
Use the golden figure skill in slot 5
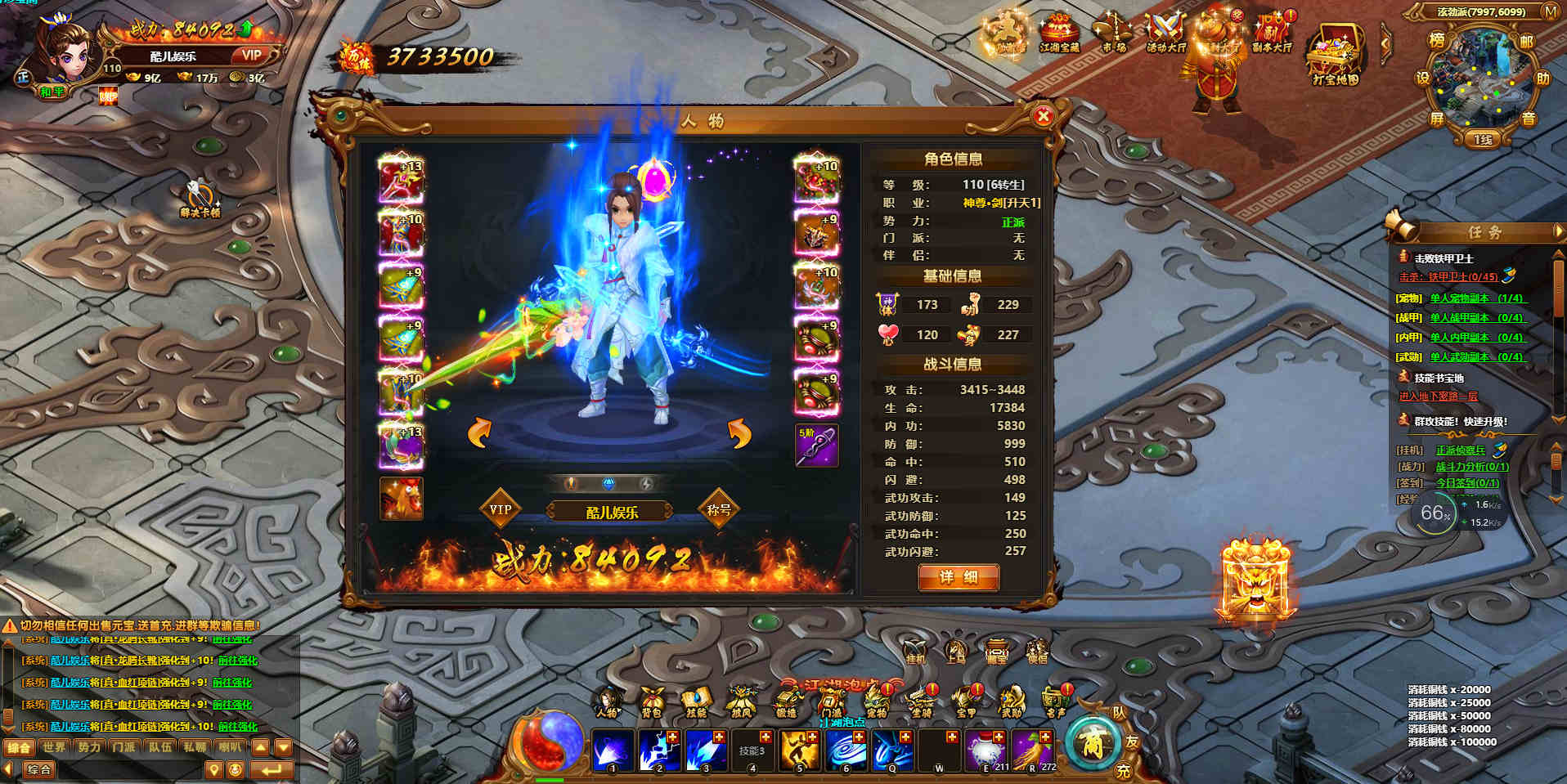click(x=799, y=750)
